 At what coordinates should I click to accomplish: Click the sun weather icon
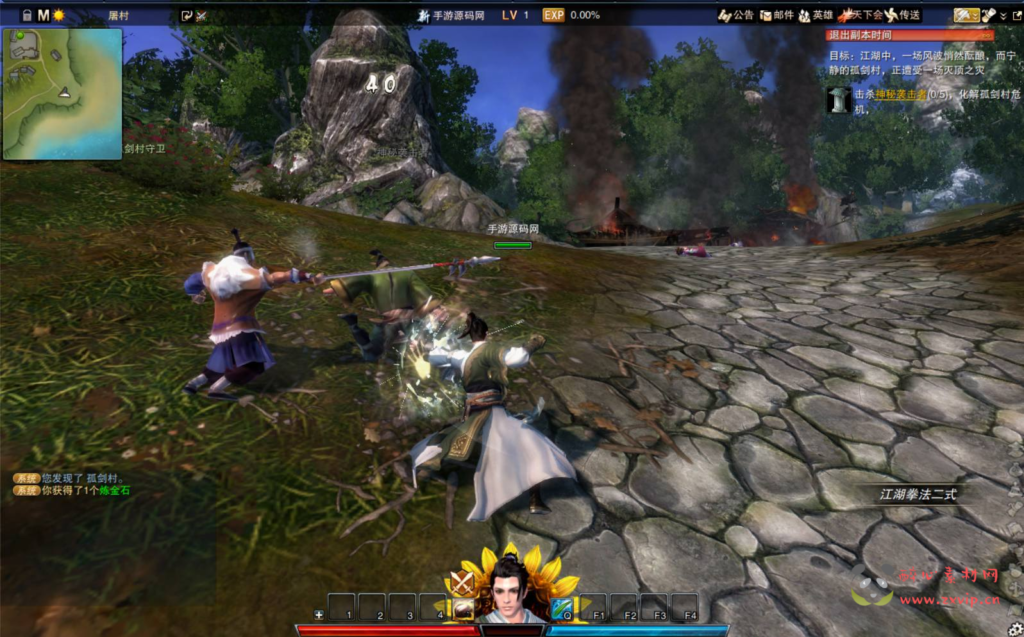[58, 15]
